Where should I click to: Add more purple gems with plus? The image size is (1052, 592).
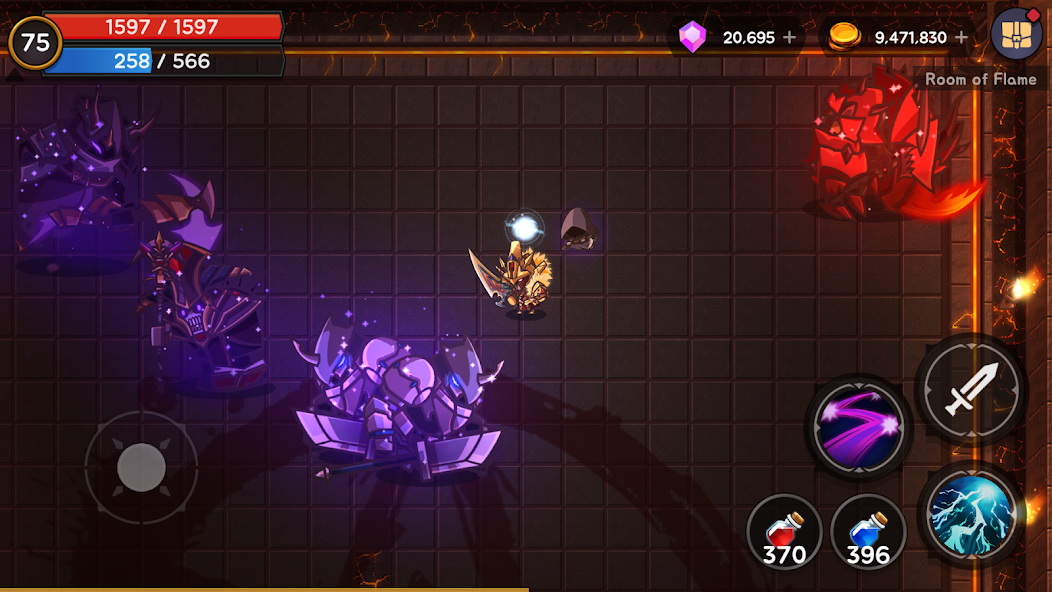[790, 38]
